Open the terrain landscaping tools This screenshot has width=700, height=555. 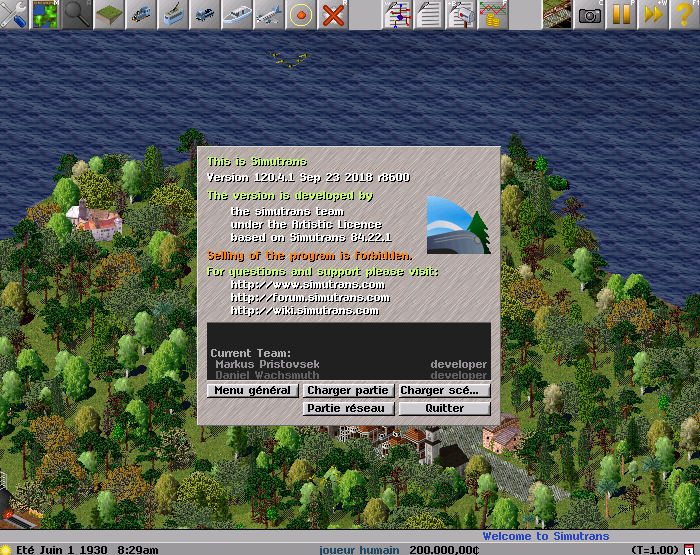pyautogui.click(x=109, y=14)
